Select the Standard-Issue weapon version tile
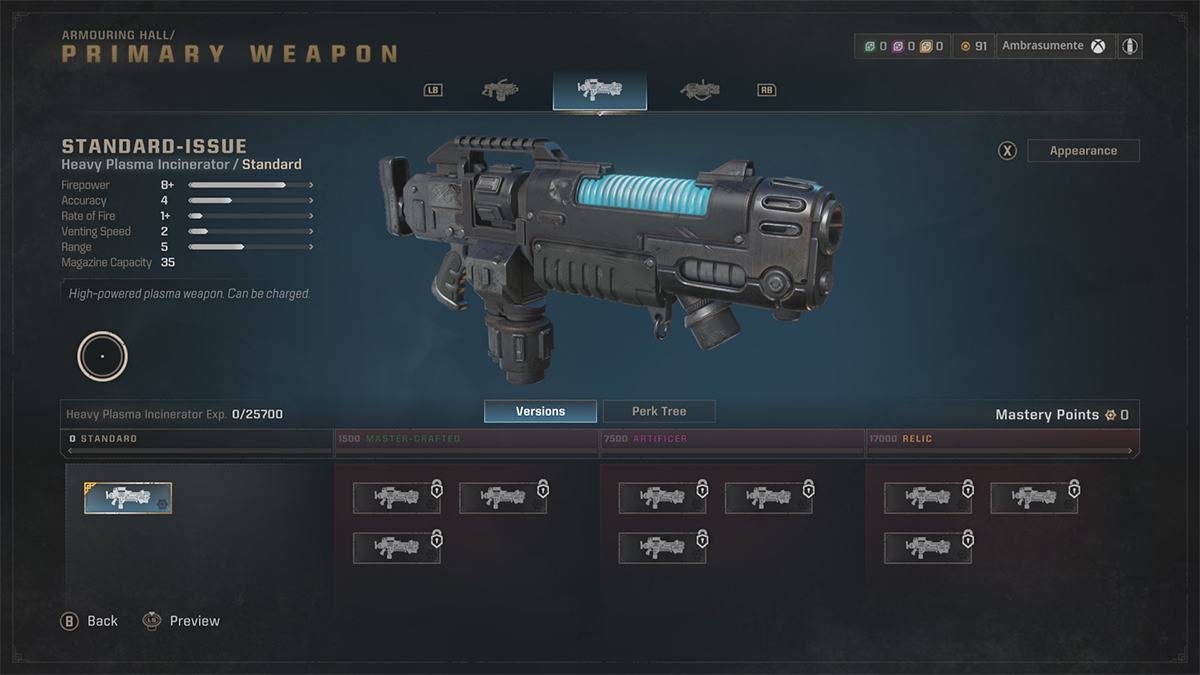 pos(128,498)
